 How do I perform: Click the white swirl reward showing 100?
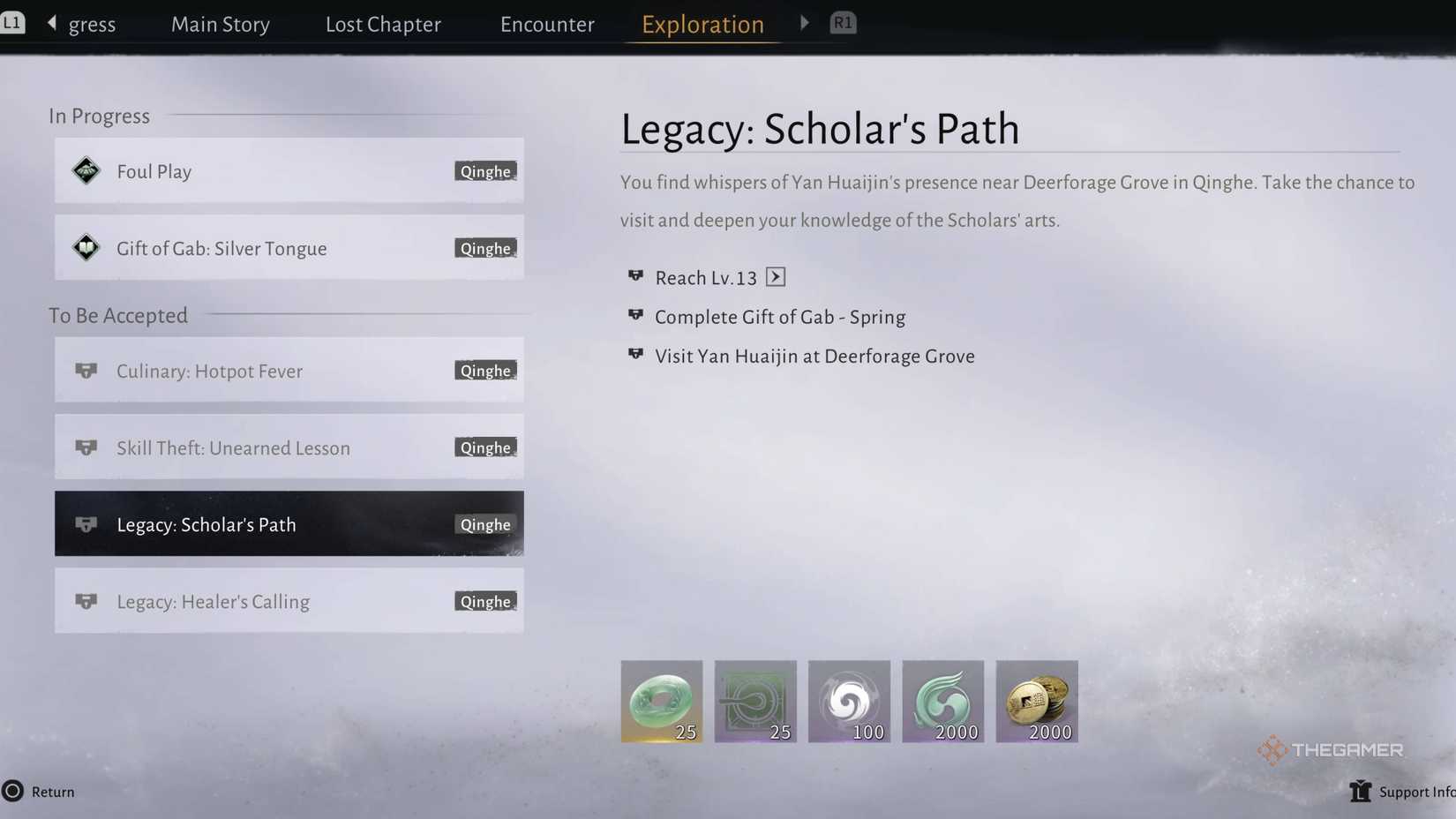point(848,701)
